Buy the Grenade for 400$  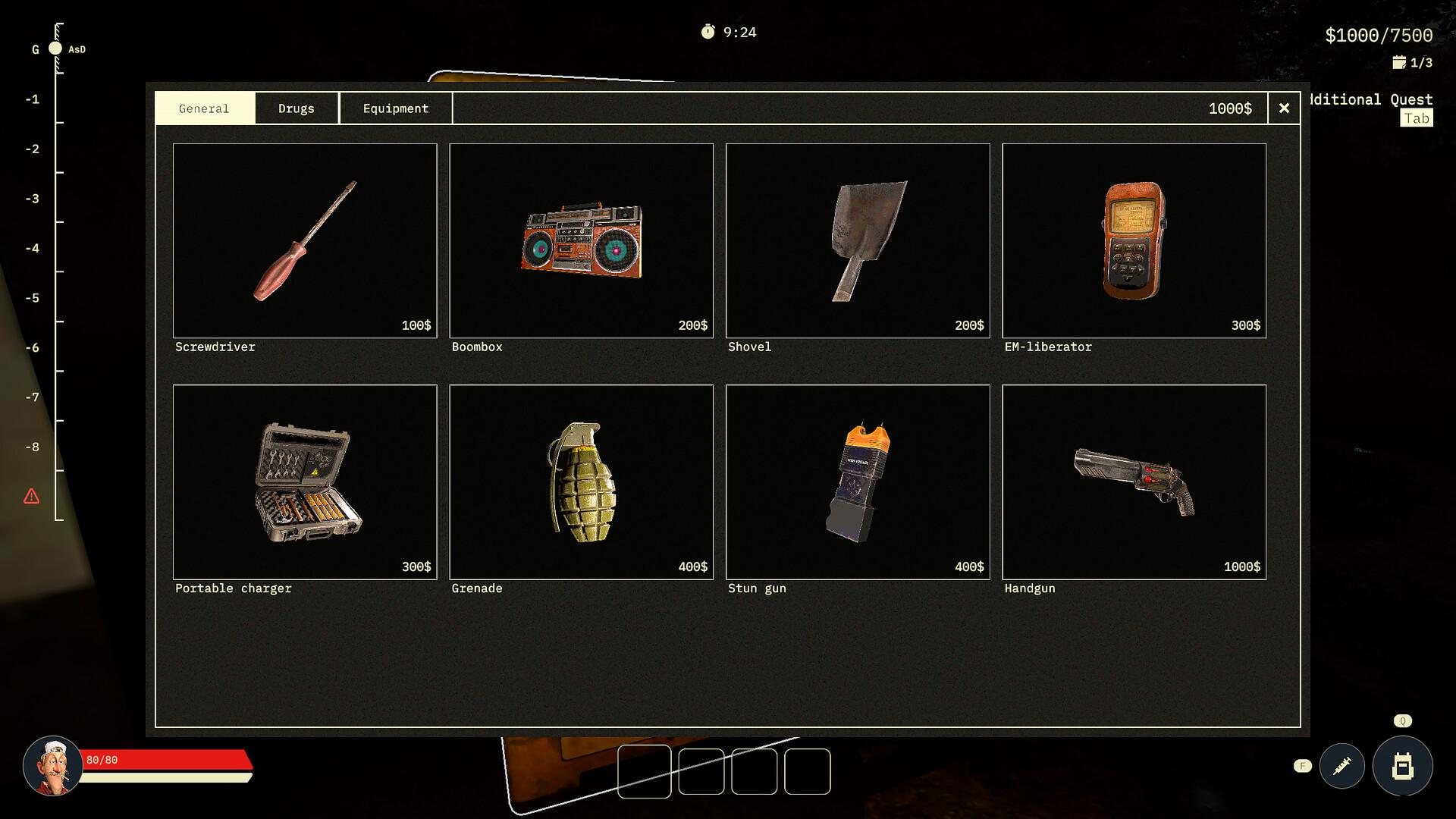pos(581,482)
